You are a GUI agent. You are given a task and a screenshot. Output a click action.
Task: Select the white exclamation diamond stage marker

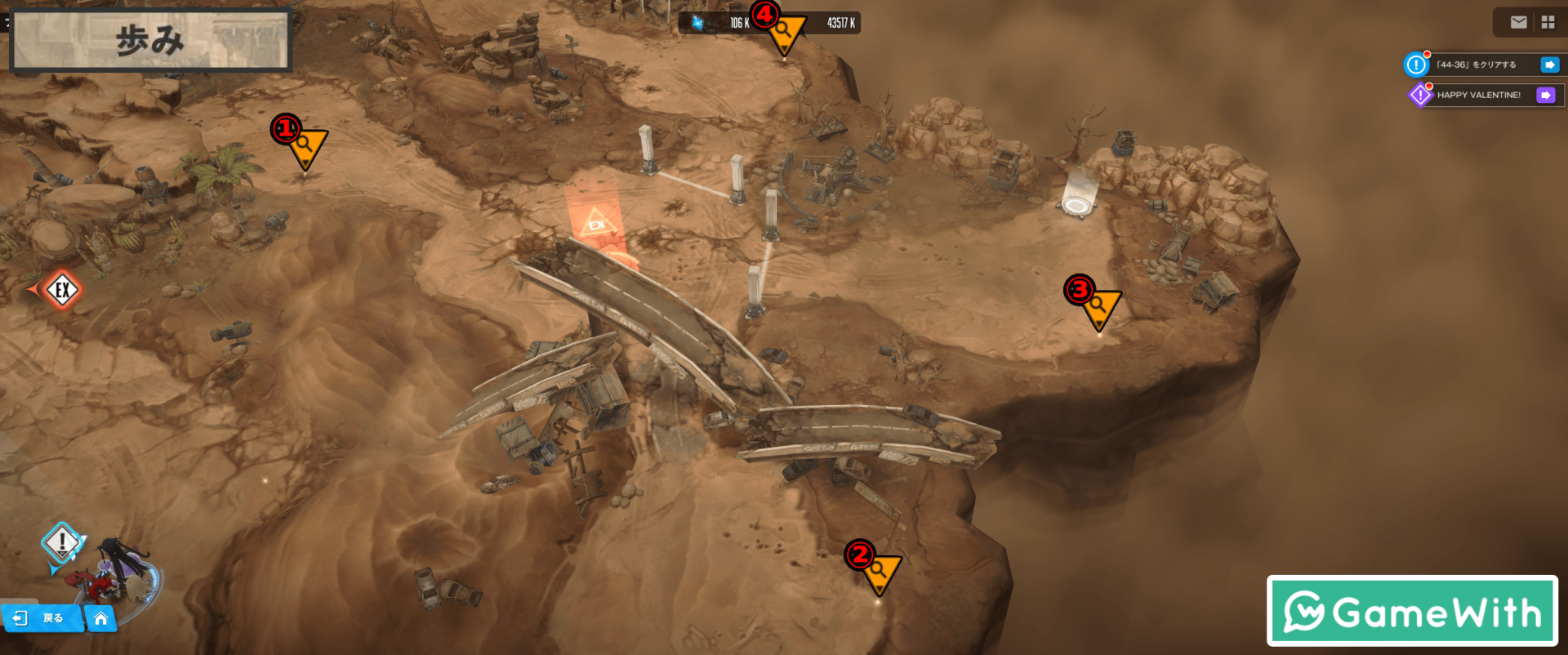pos(61,542)
